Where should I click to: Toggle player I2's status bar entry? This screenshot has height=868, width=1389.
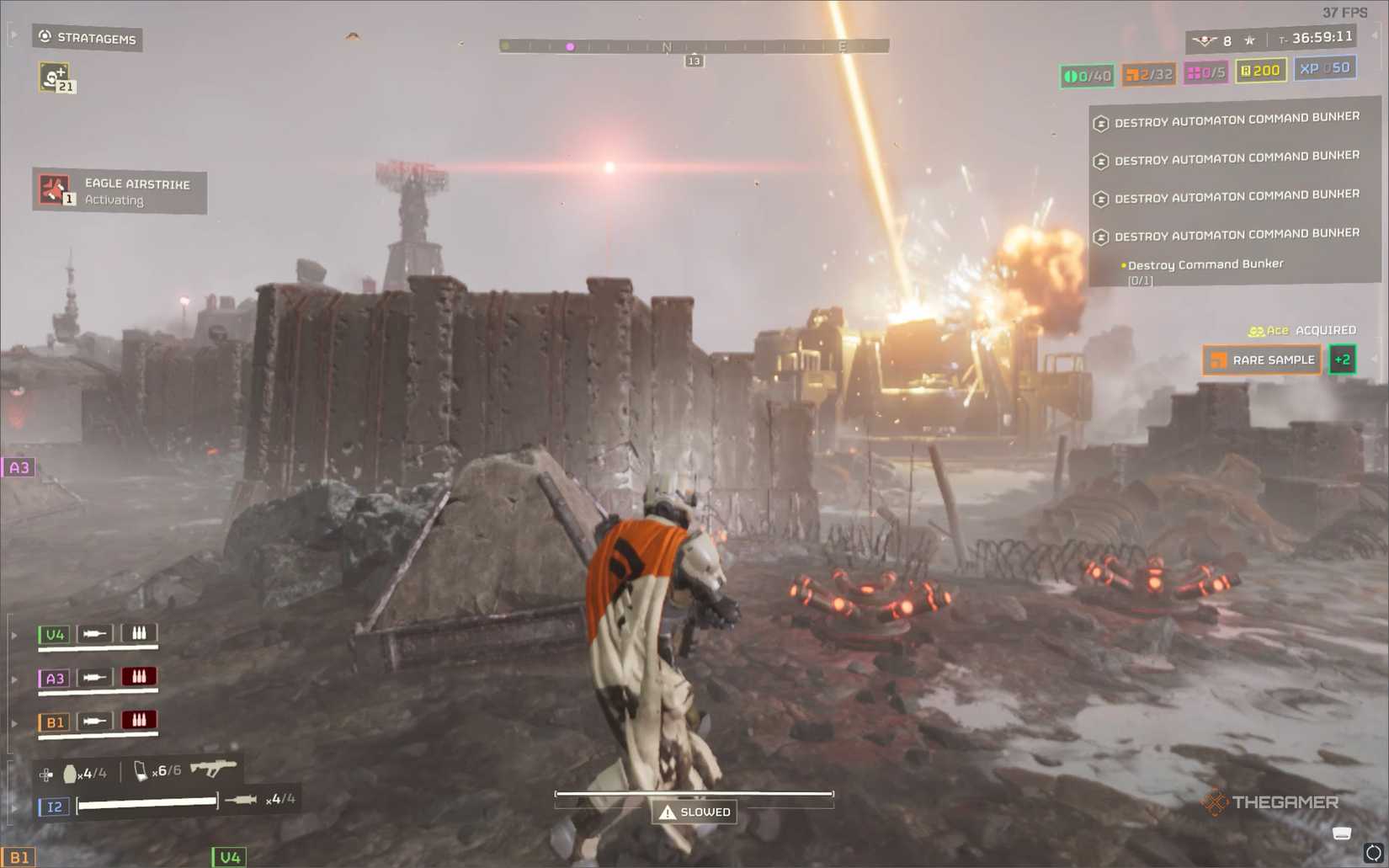point(54,807)
